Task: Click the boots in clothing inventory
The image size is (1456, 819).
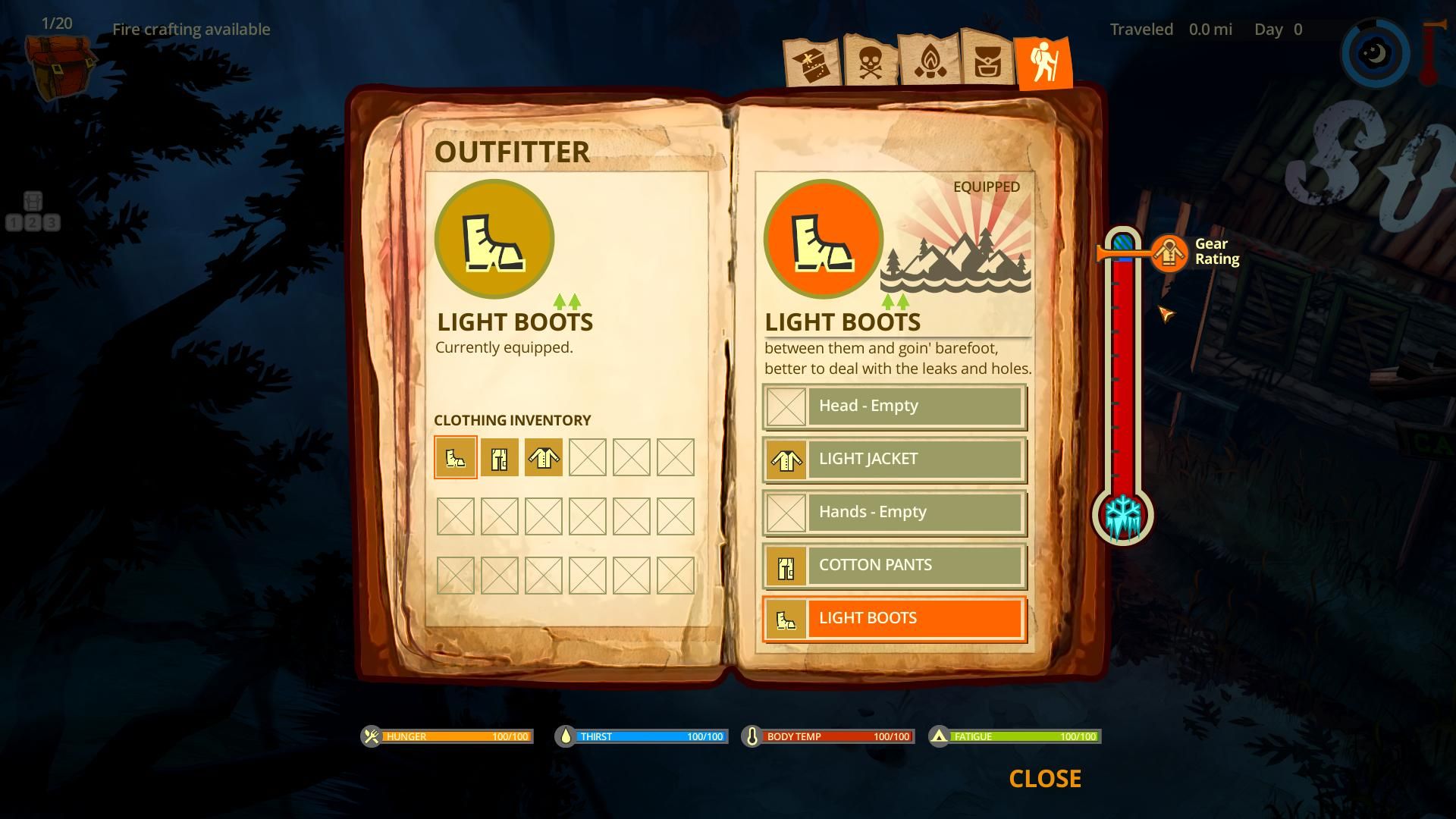Action: tap(456, 457)
